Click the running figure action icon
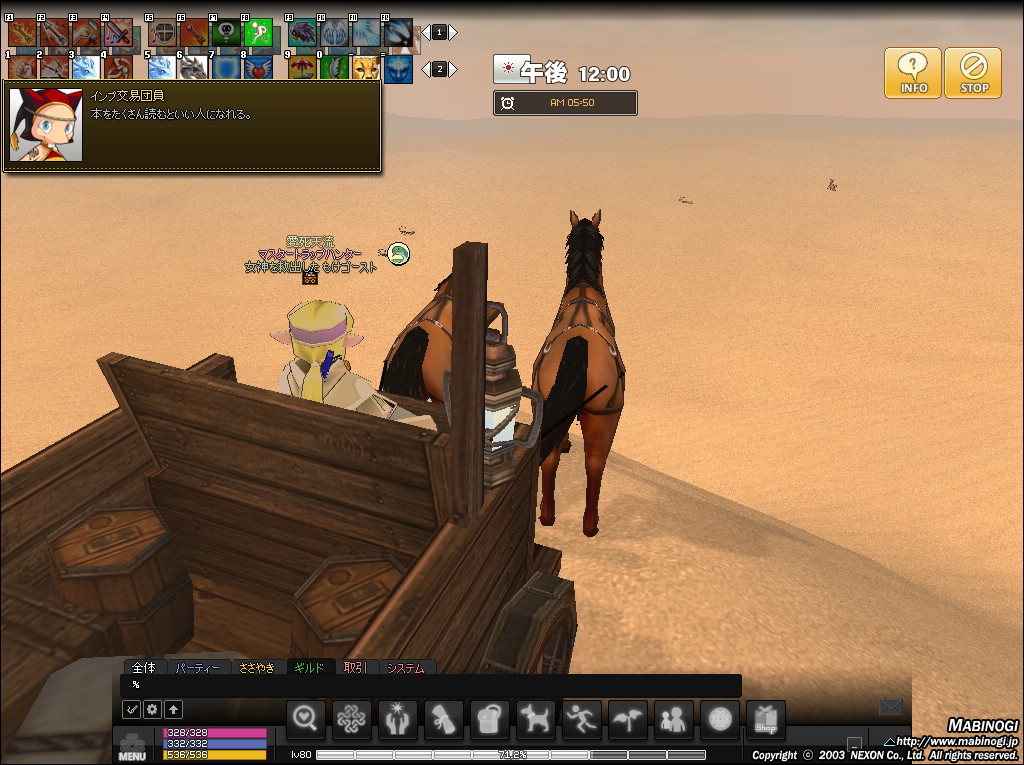The image size is (1024, 765). coord(582,720)
